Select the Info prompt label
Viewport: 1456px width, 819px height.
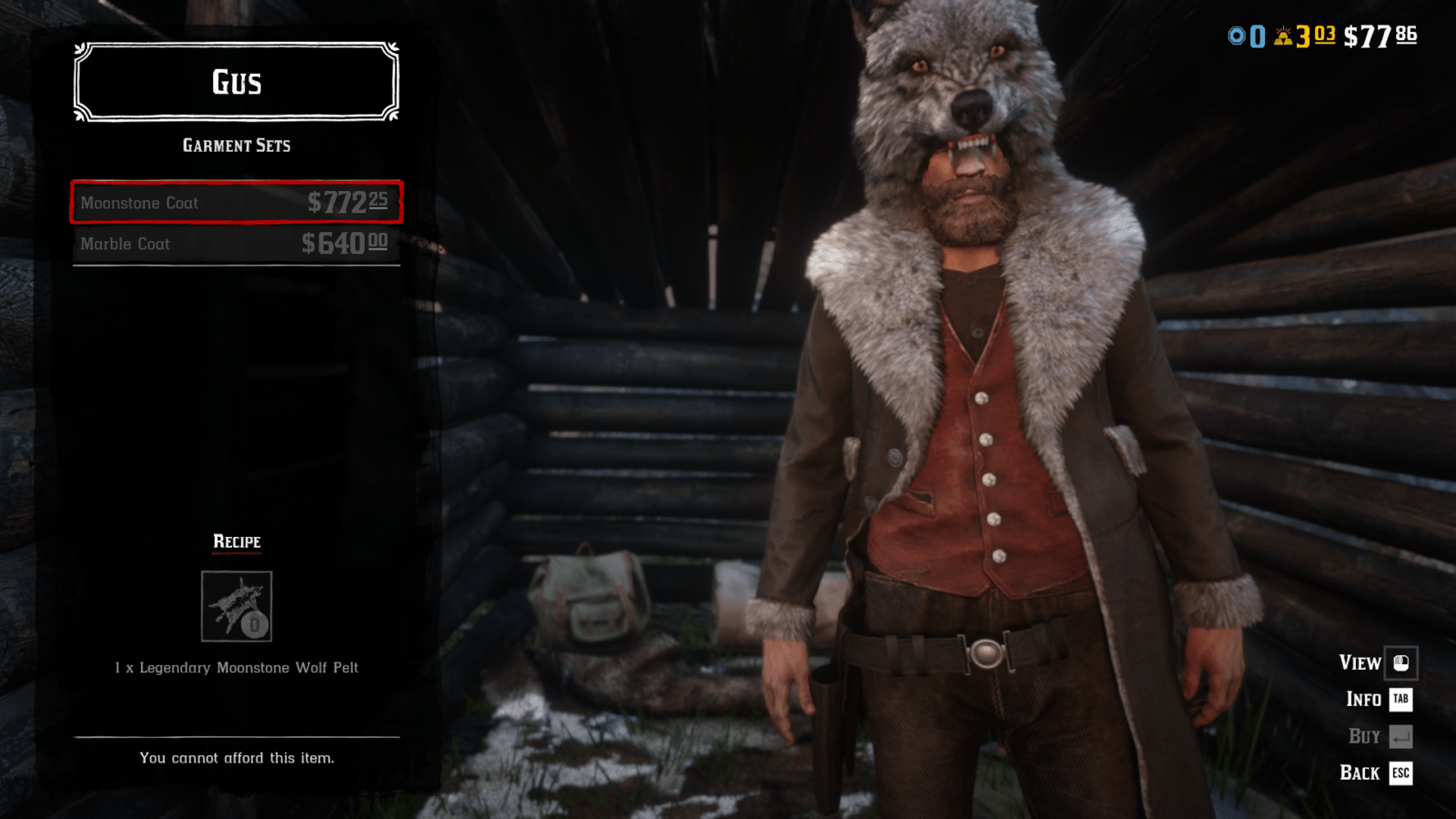click(x=1362, y=700)
